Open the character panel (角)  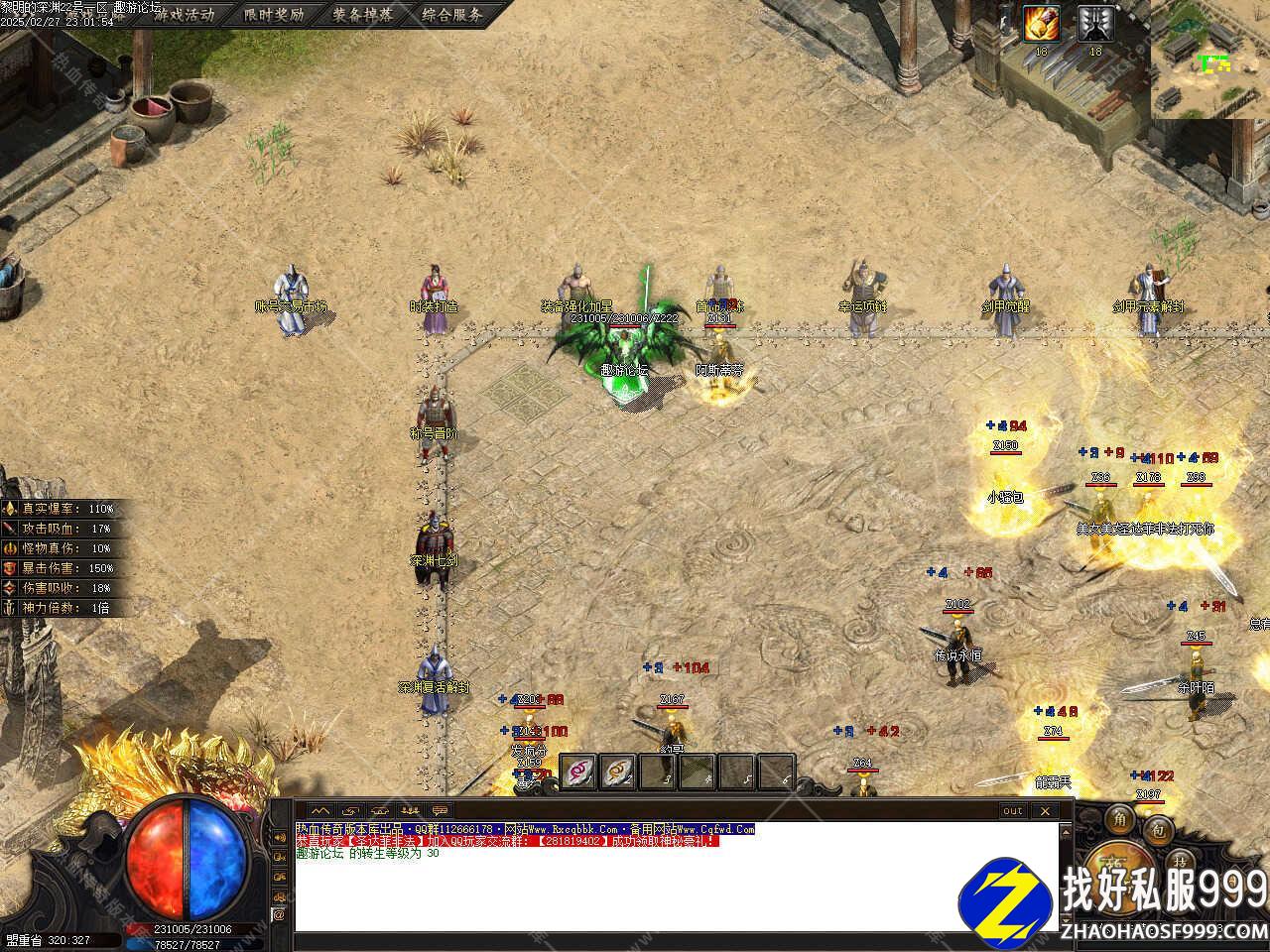point(1120,819)
